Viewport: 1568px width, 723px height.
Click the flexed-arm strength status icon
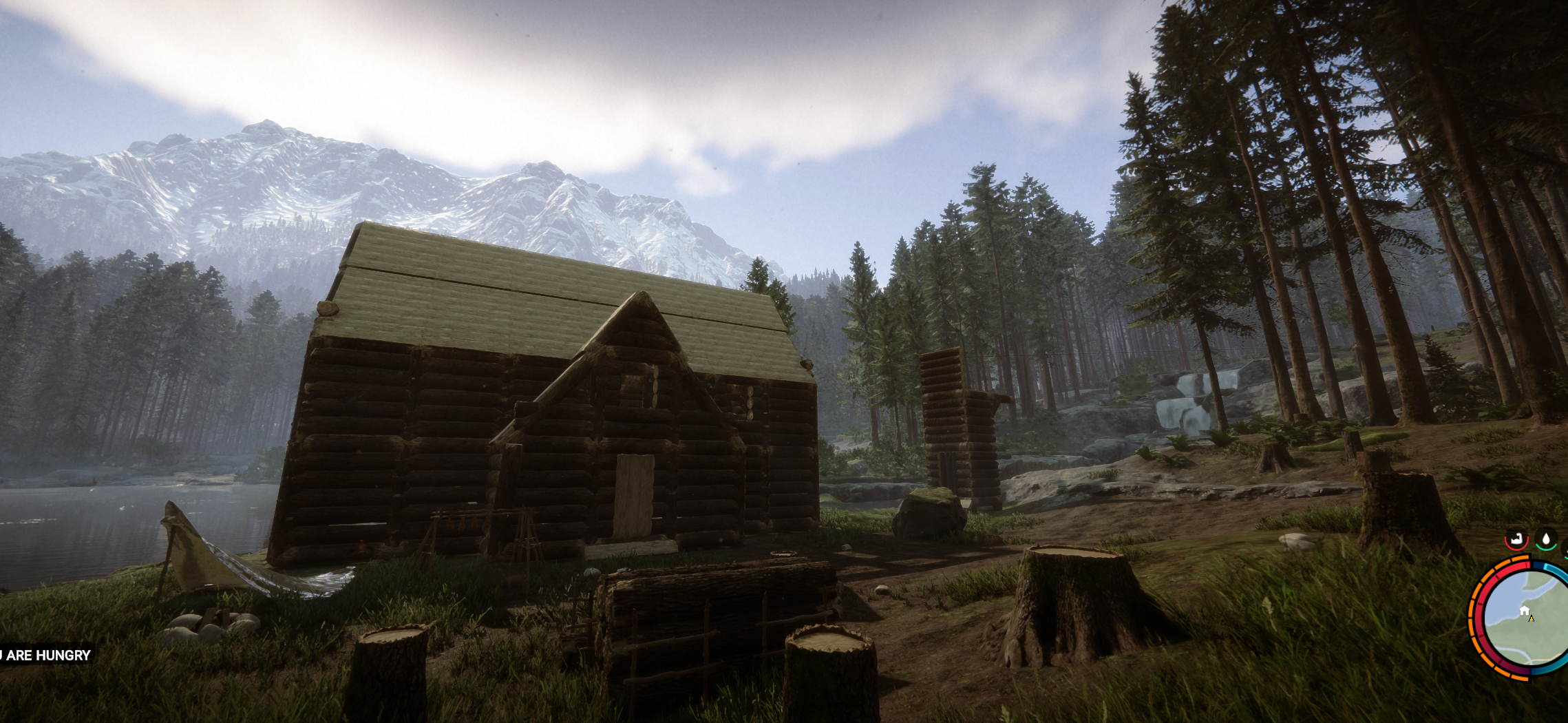coord(1516,539)
